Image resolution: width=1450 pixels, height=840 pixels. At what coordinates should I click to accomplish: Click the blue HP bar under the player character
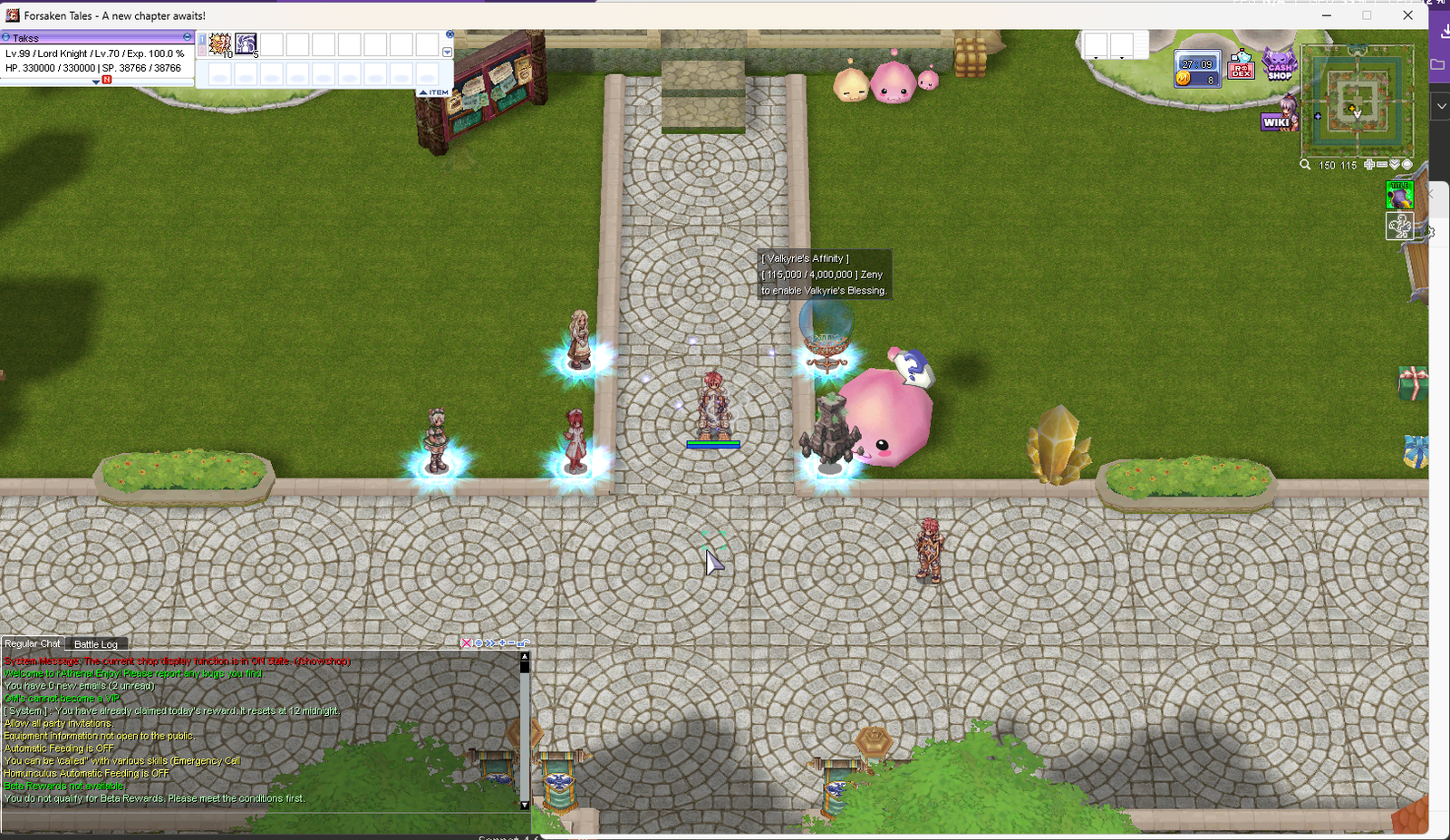(713, 444)
